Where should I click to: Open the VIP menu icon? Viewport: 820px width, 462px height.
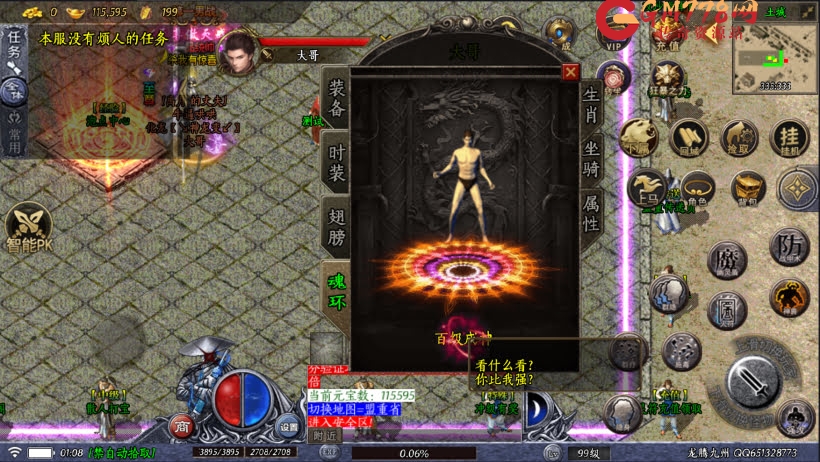[x=612, y=33]
